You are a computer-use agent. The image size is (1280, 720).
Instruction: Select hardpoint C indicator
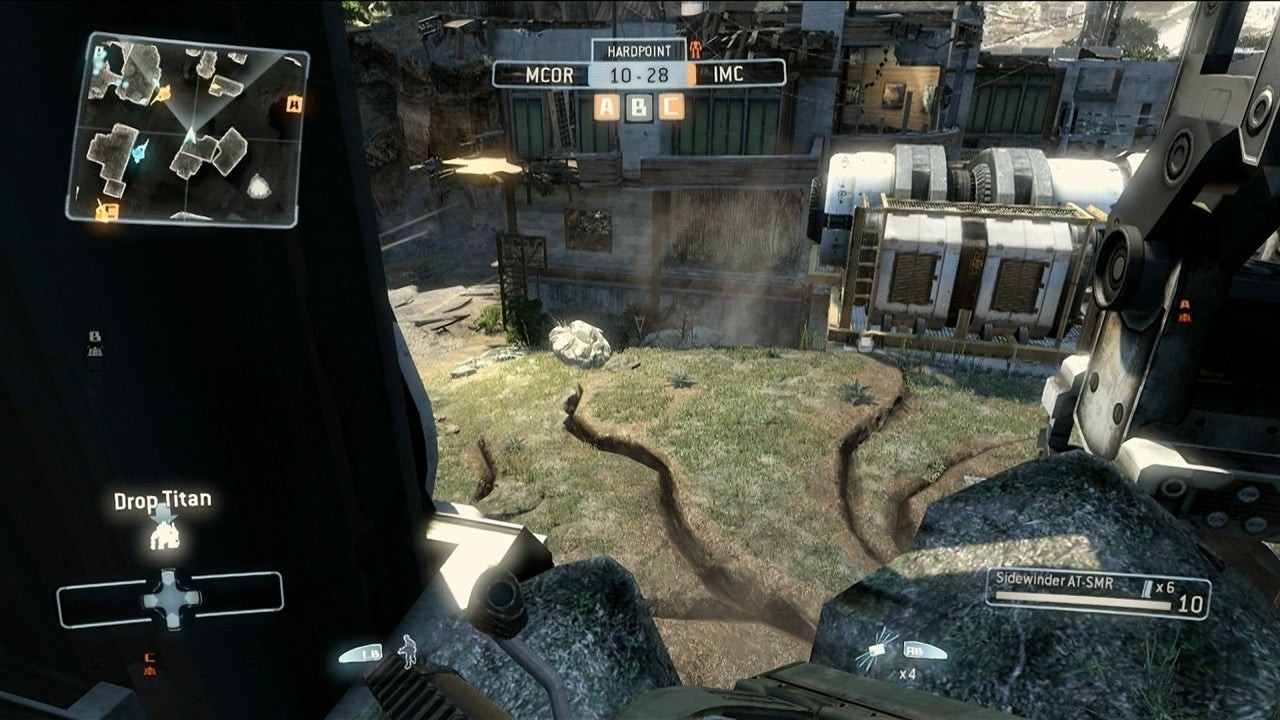[x=672, y=106]
